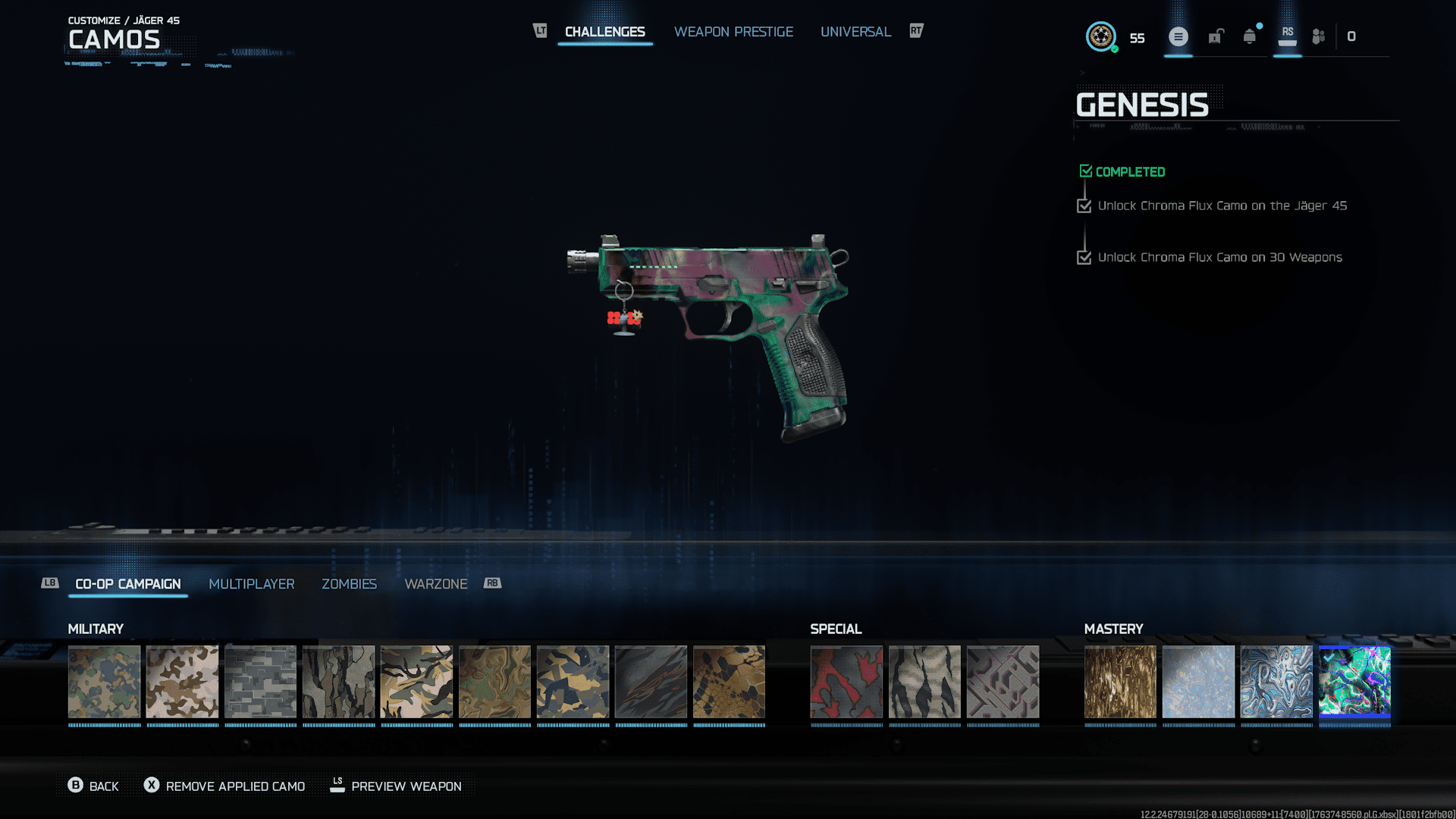
Task: Go back from the Camos screen
Action: 93,786
